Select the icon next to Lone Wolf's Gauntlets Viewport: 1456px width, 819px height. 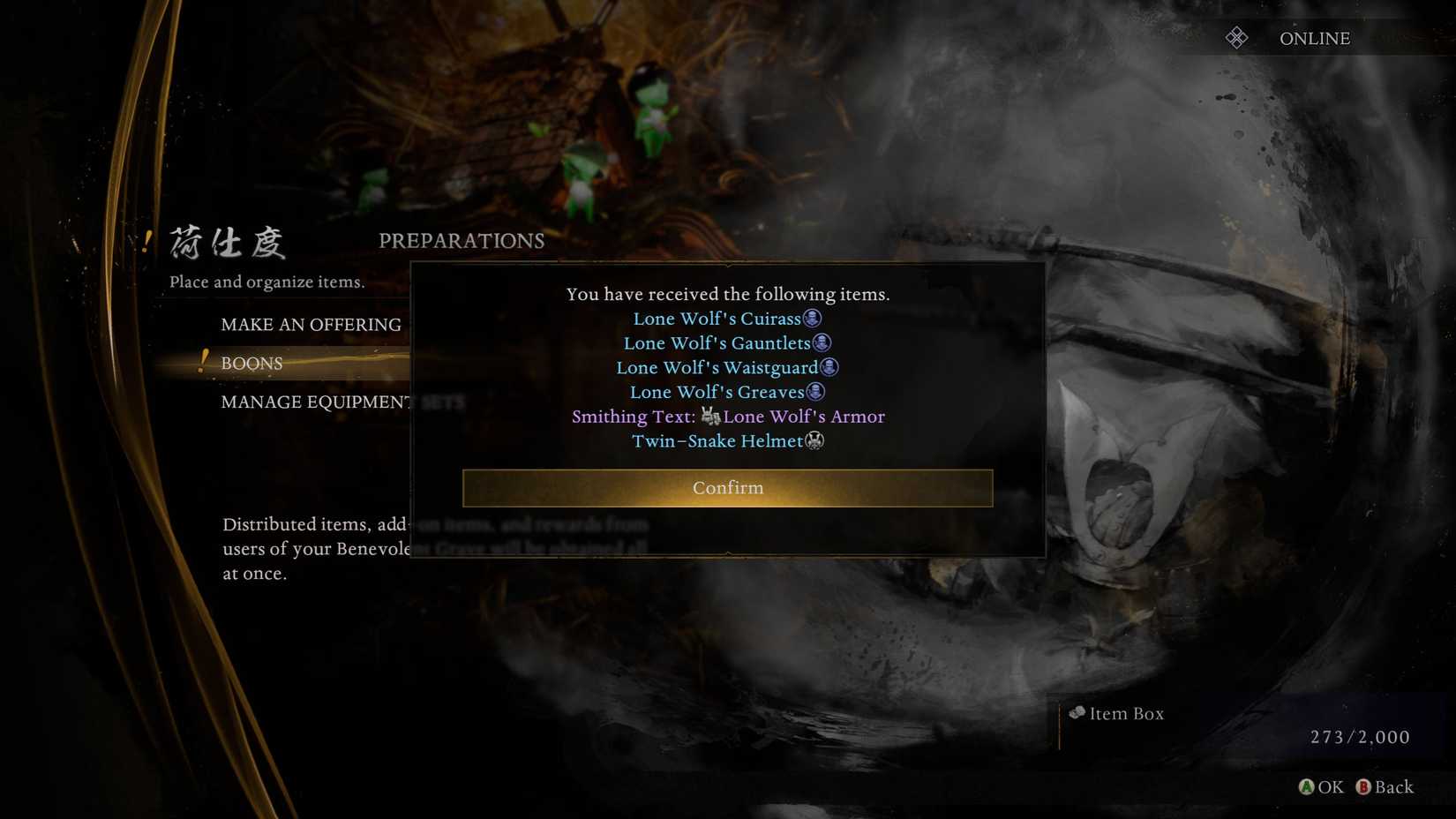(822, 343)
